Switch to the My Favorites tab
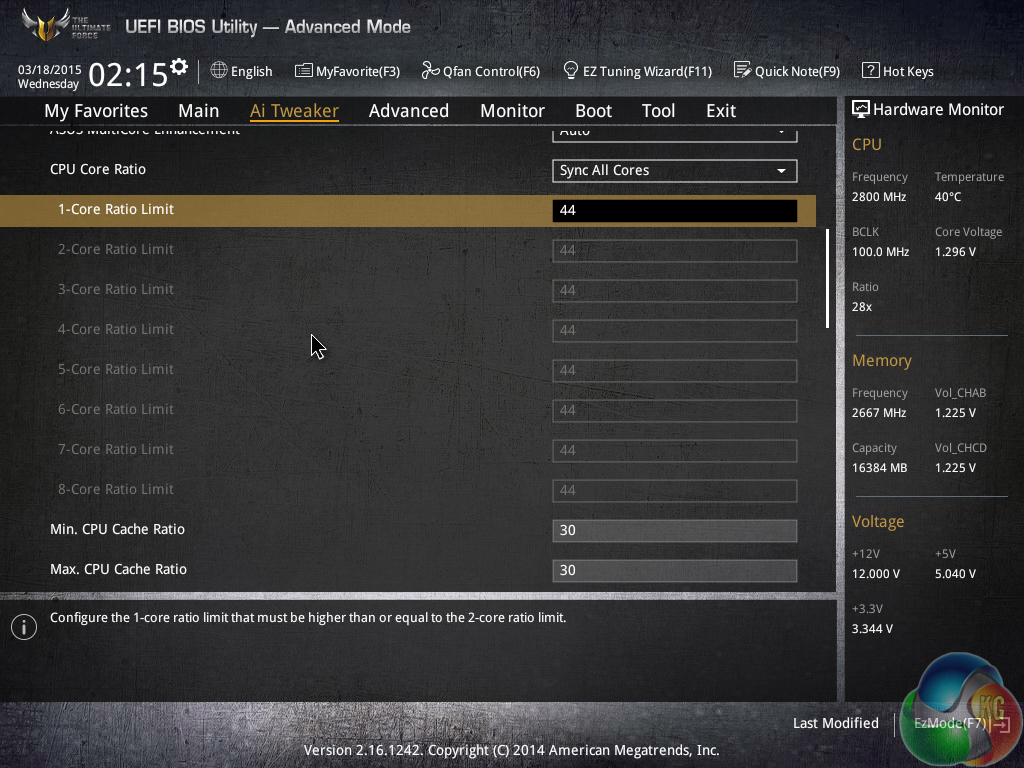The image size is (1024, 768). coord(96,111)
